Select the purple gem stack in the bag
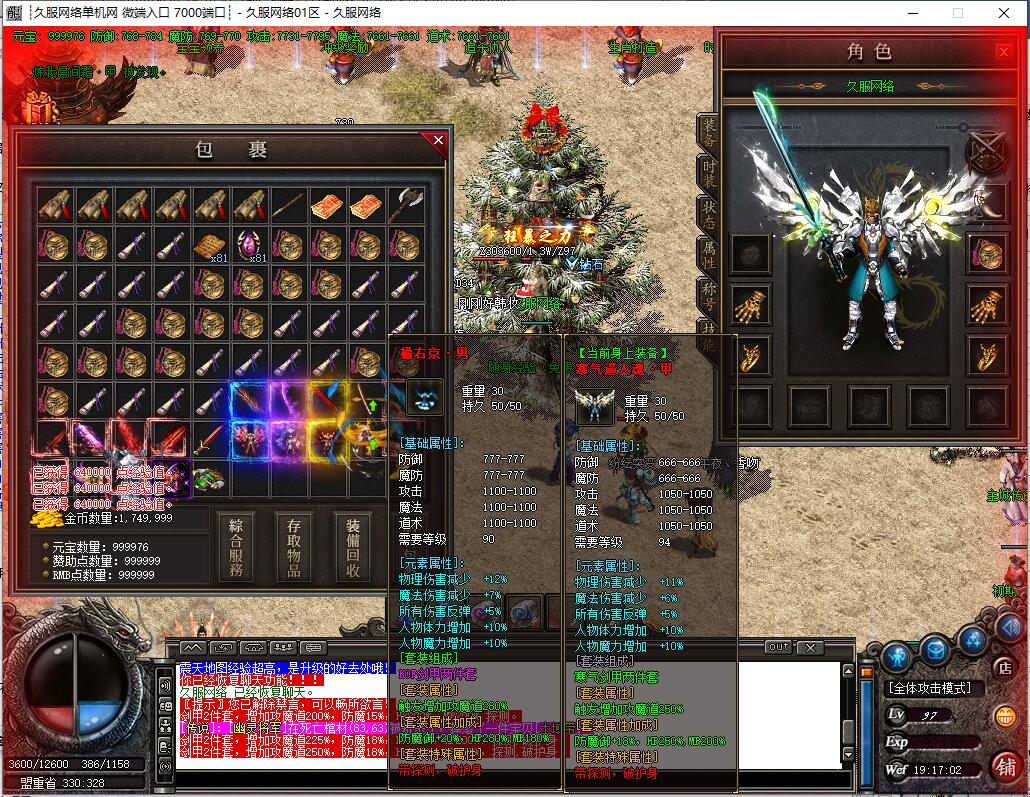Viewport: 1030px width, 797px height. 250,245
